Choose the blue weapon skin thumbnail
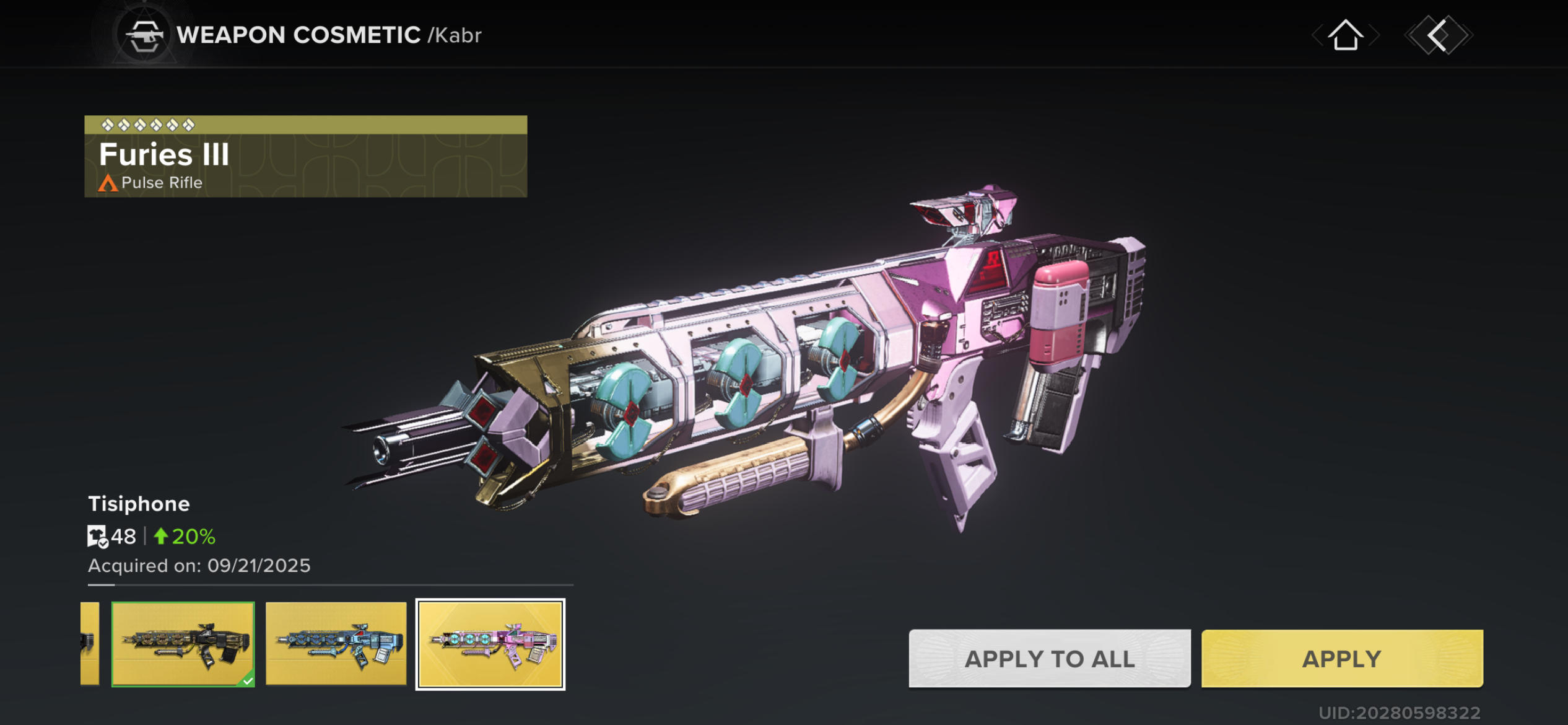The image size is (1568, 725). pyautogui.click(x=336, y=644)
